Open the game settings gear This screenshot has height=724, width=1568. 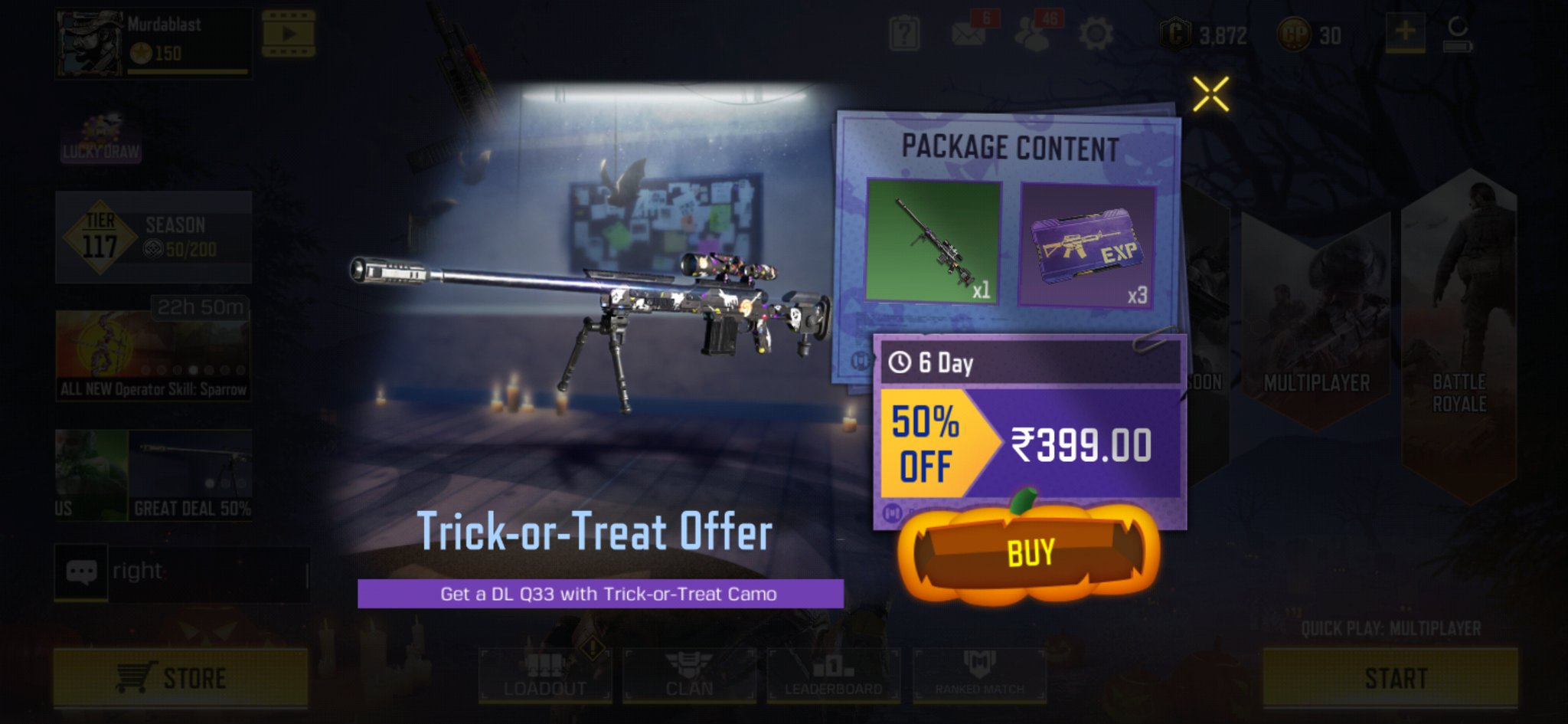(1098, 33)
